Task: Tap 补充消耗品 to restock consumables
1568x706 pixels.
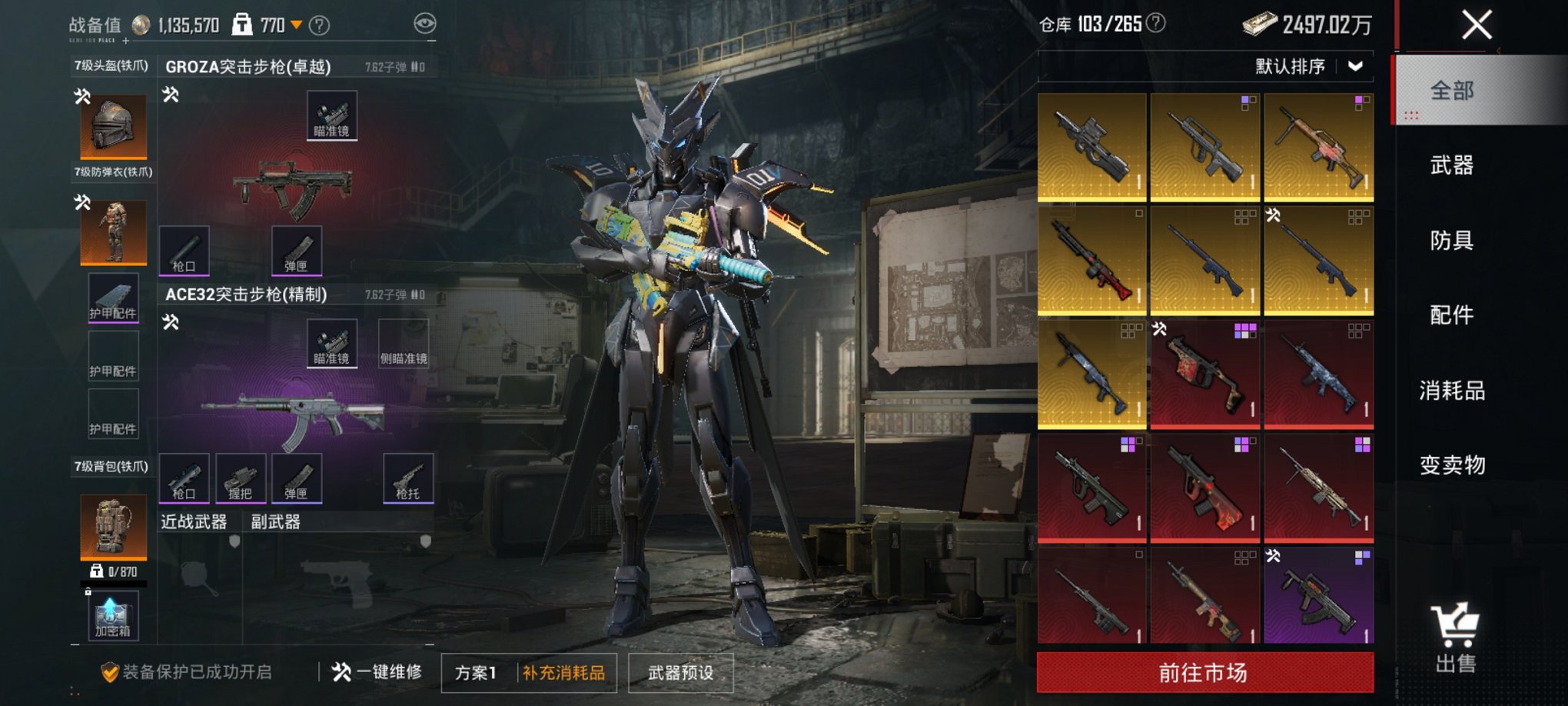Action: [564, 673]
